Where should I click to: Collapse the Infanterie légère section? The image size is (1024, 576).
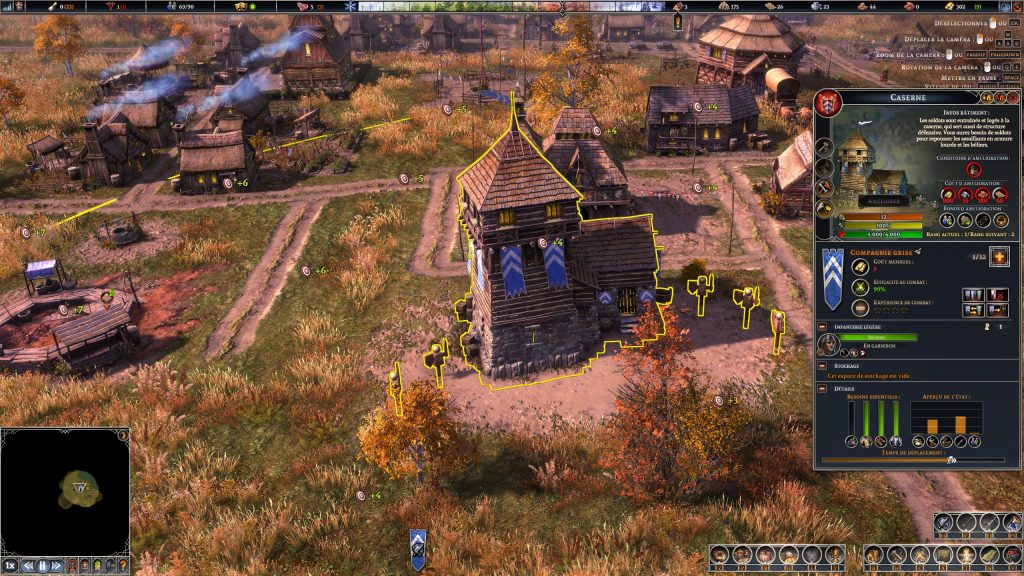tap(822, 326)
